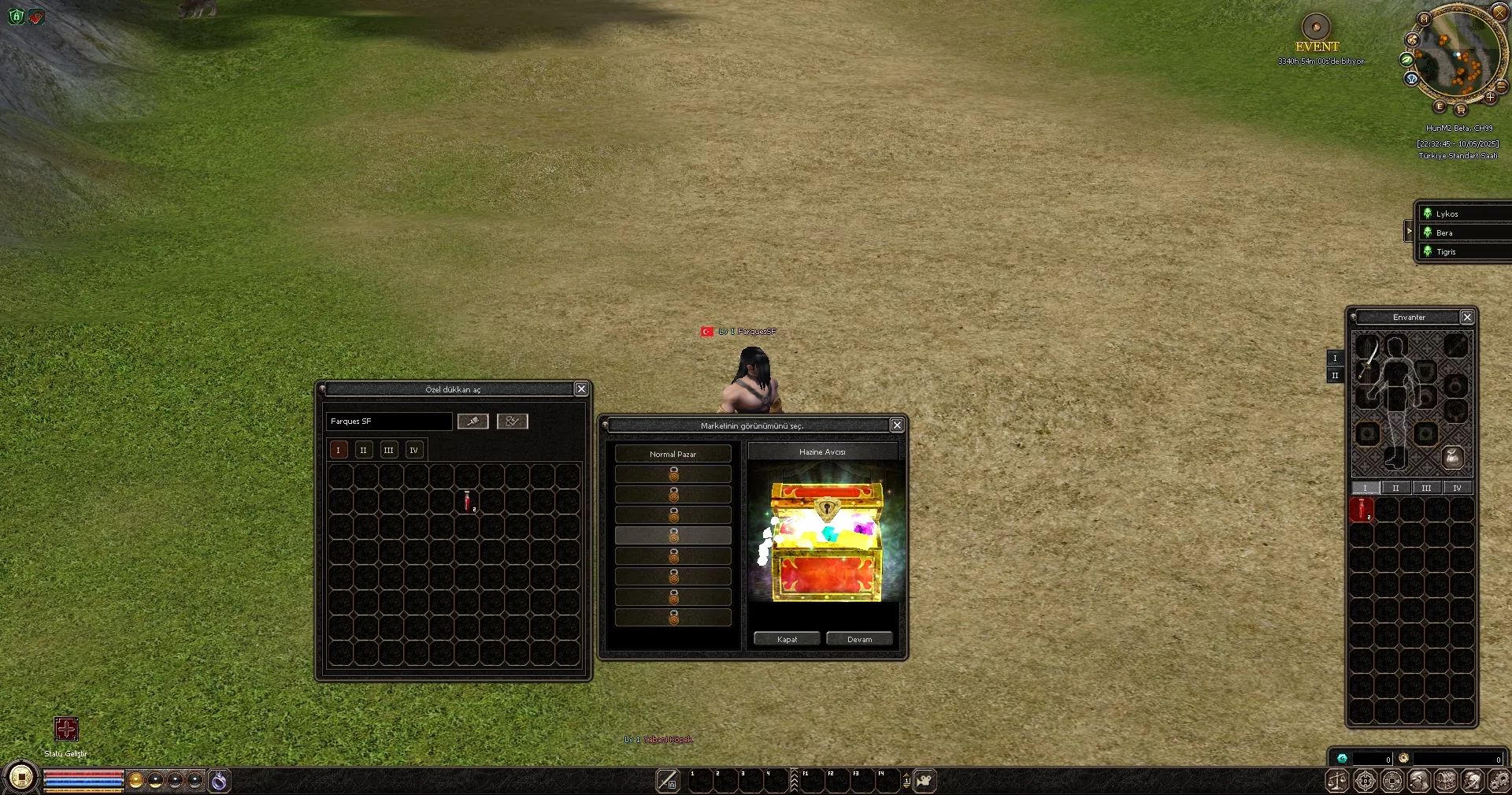Click the red potion item in the shop grid
Screen dimensions: 1512x795
467,503
